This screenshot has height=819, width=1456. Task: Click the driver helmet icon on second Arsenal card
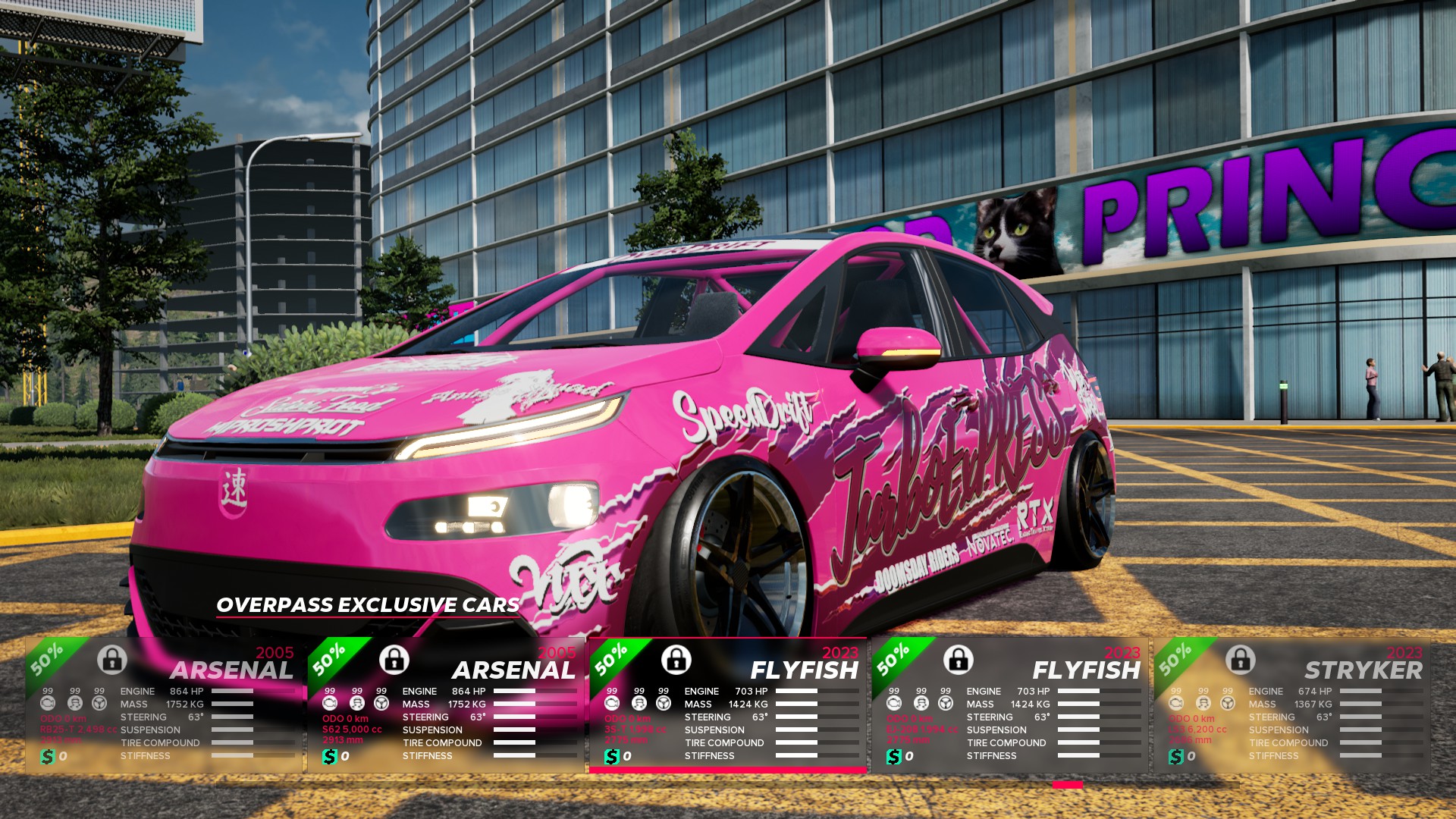pyautogui.click(x=356, y=704)
